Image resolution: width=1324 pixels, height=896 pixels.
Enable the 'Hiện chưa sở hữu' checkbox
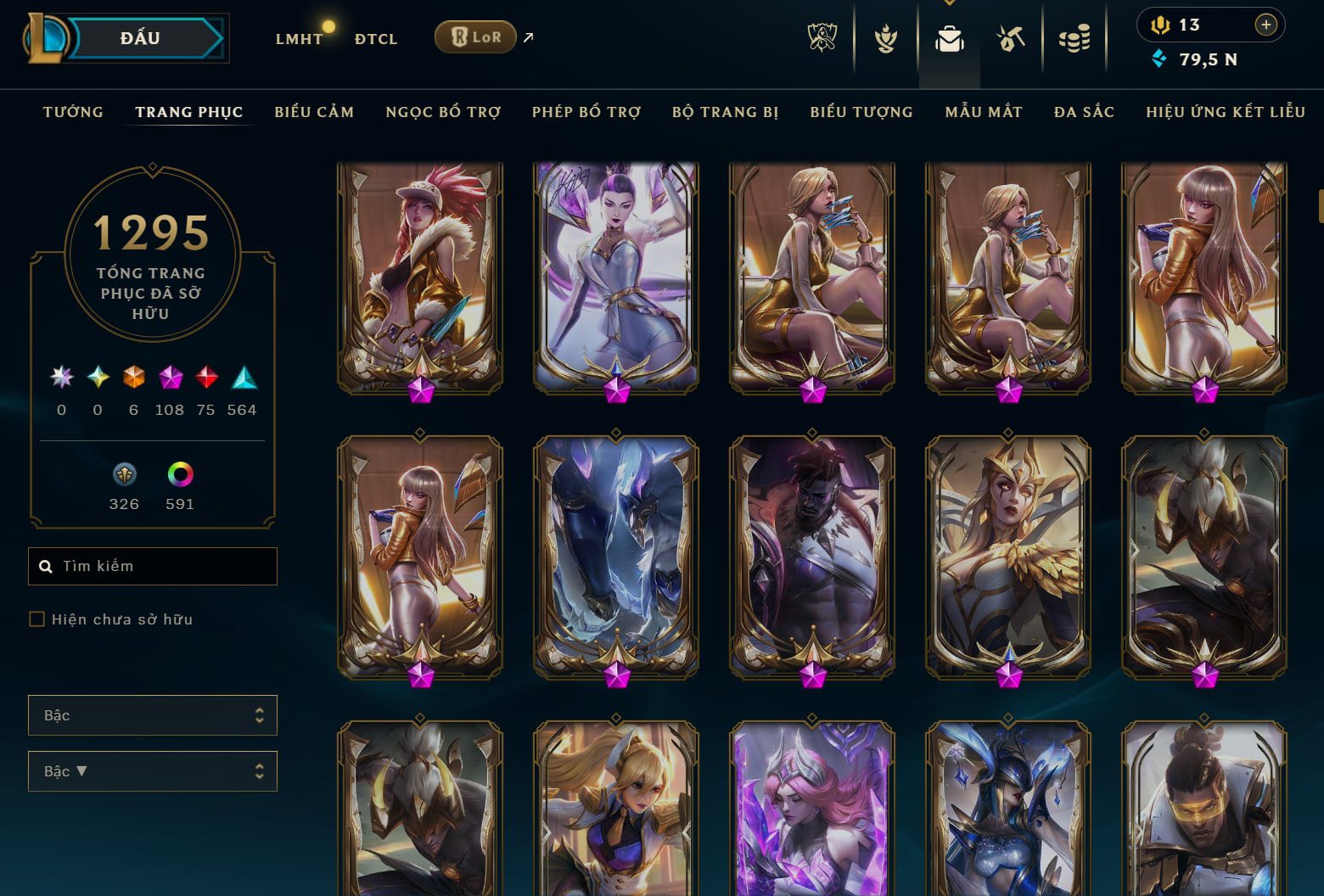(37, 619)
